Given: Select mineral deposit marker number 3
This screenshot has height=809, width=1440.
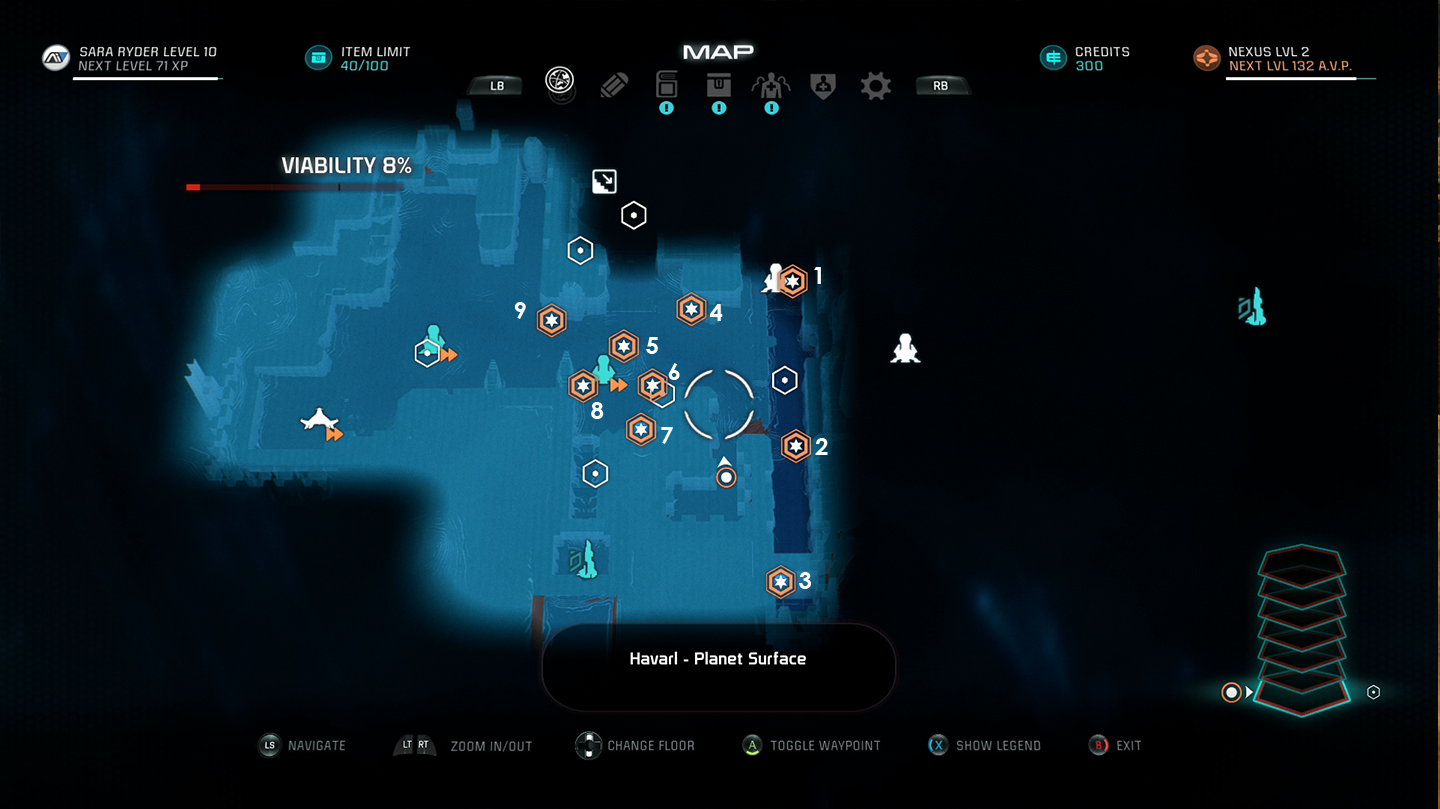Looking at the screenshot, I should [781, 581].
